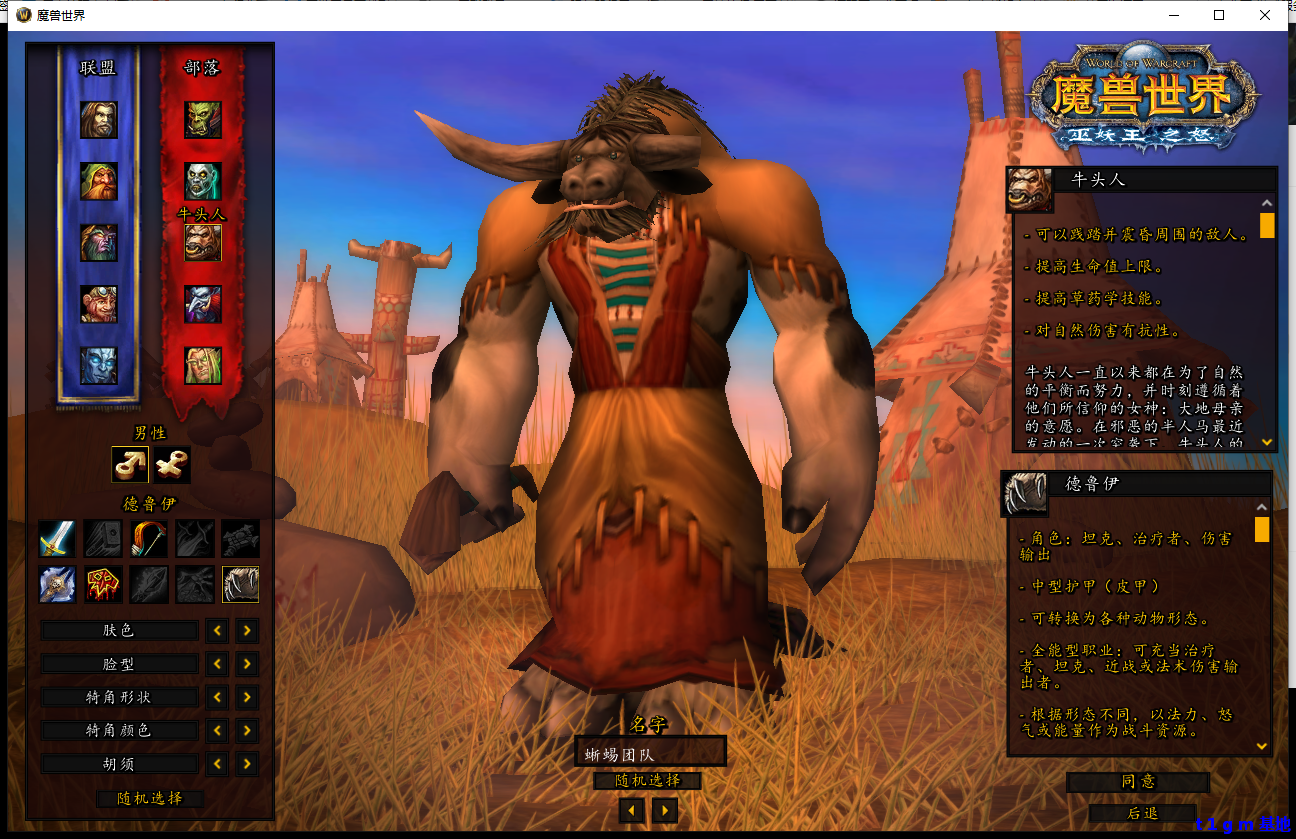
Task: Select the Blood Elf race portrait
Action: coord(200,364)
